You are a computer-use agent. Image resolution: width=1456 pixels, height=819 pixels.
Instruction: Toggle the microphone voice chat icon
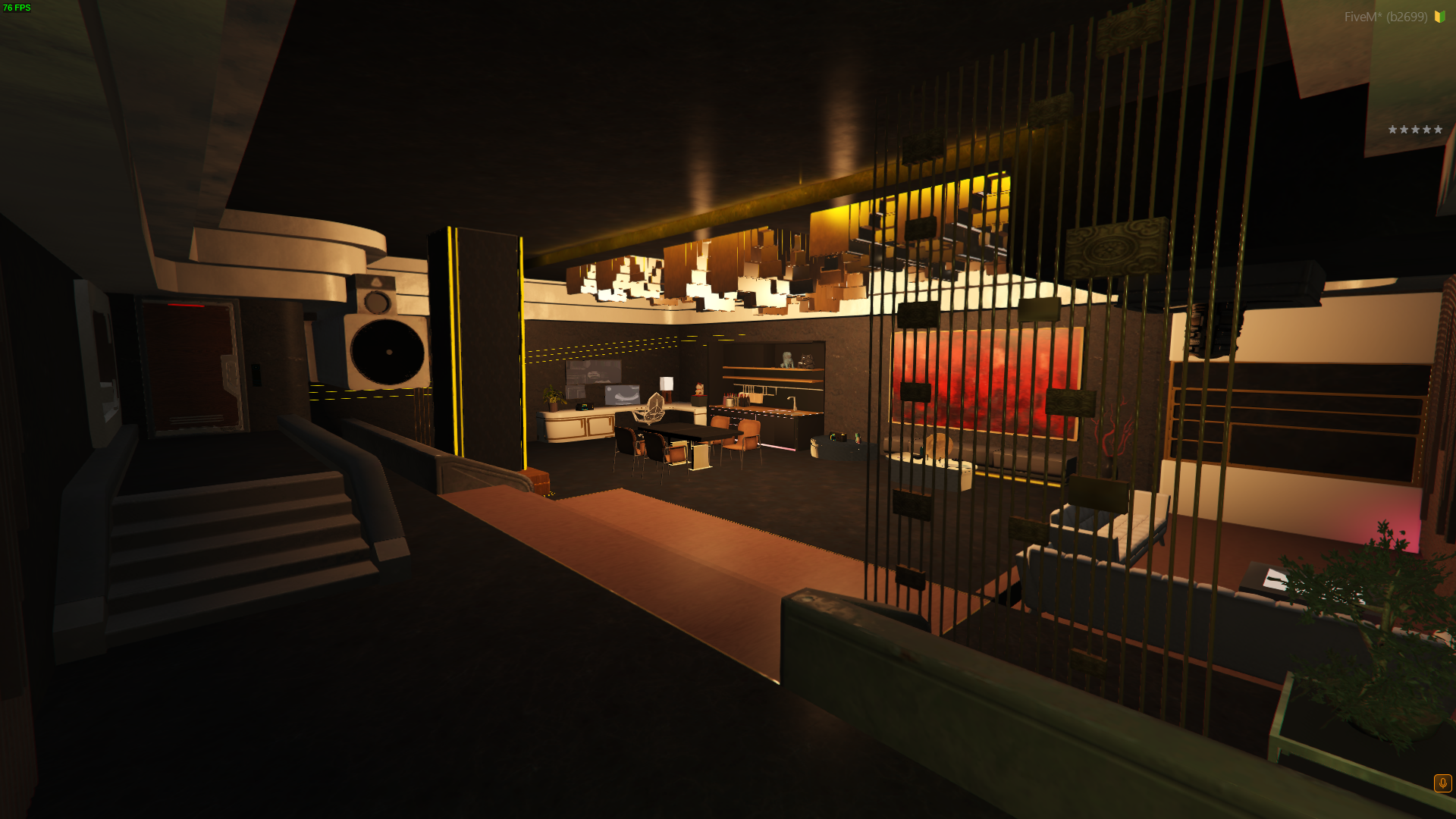pos(1442,783)
